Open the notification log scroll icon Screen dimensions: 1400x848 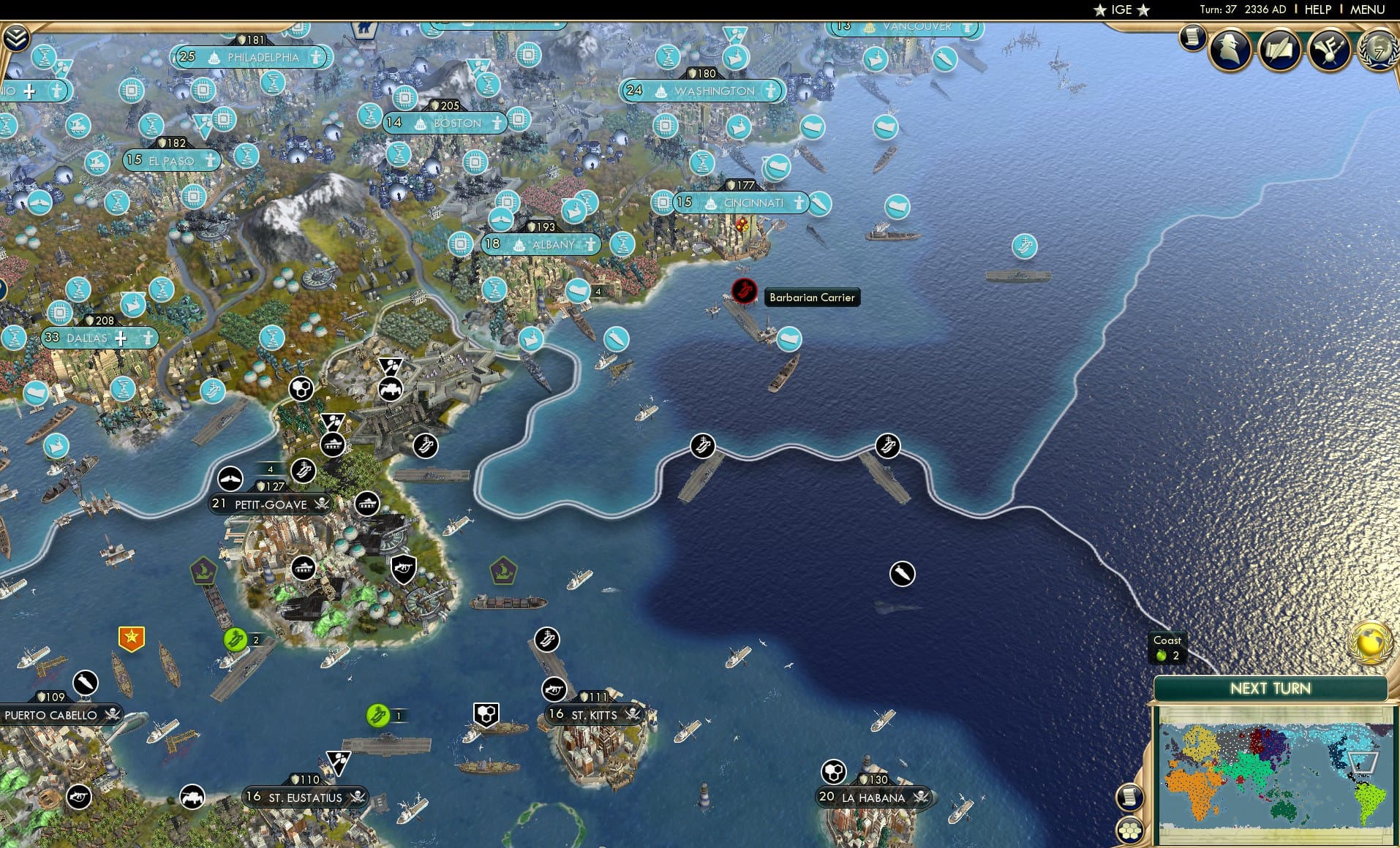coord(1191,38)
